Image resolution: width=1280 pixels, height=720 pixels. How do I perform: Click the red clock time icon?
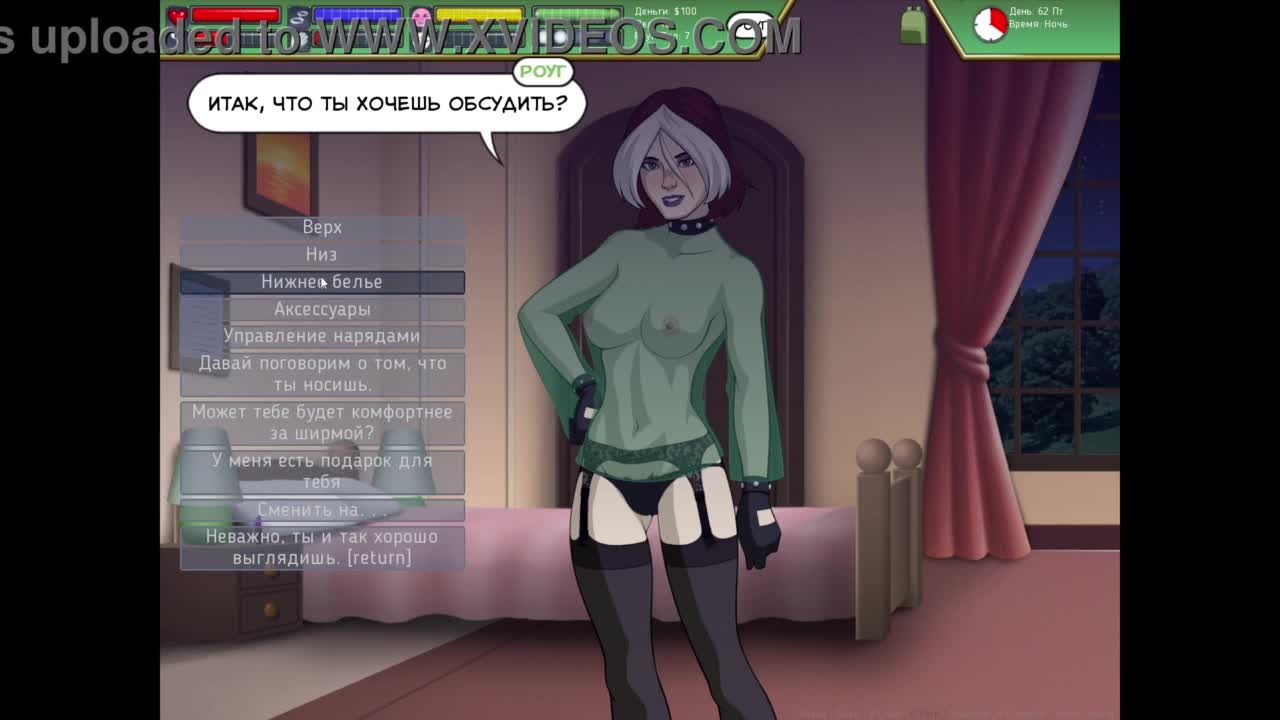[990, 24]
